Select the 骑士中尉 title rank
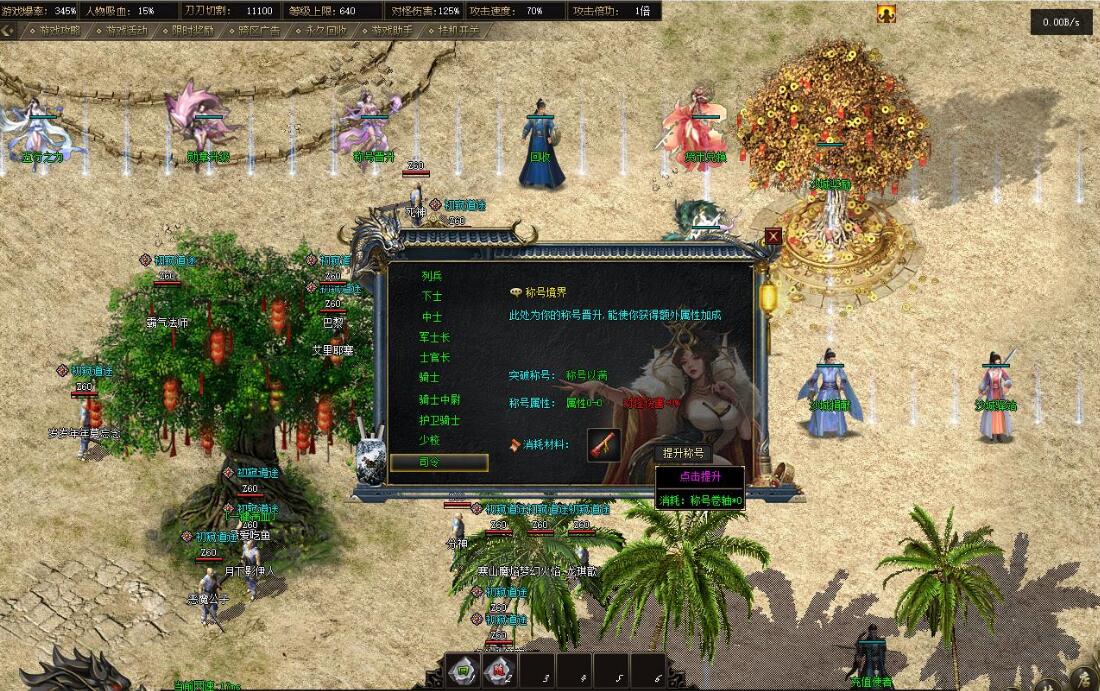Screen dimensions: 1100x691 pyautogui.click(x=439, y=399)
